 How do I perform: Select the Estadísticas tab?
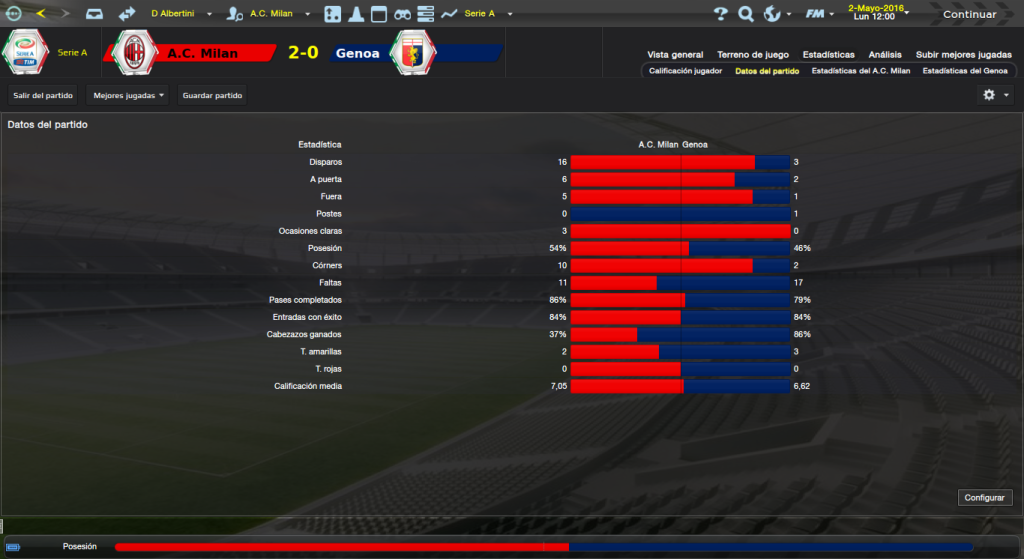[x=828, y=55]
